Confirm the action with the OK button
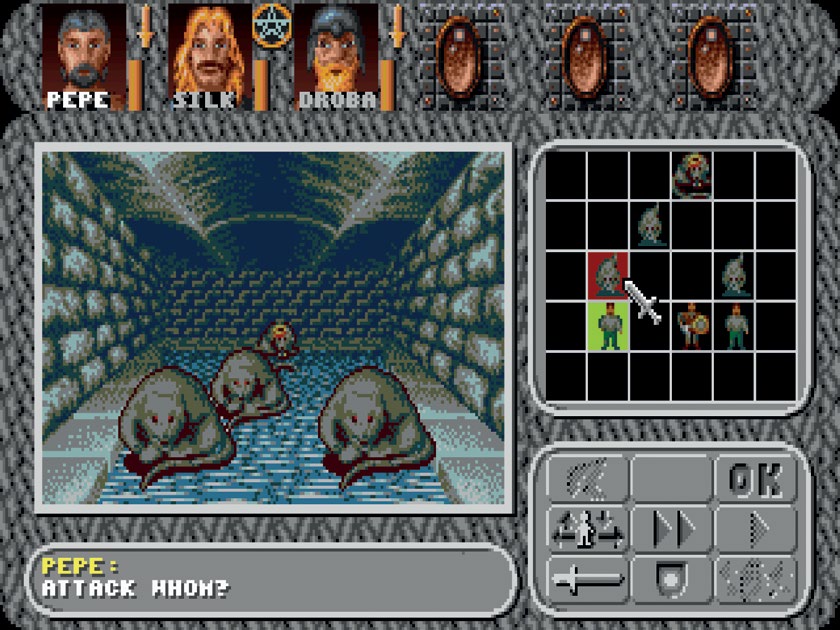Viewport: 840px width, 630px height. (x=755, y=480)
